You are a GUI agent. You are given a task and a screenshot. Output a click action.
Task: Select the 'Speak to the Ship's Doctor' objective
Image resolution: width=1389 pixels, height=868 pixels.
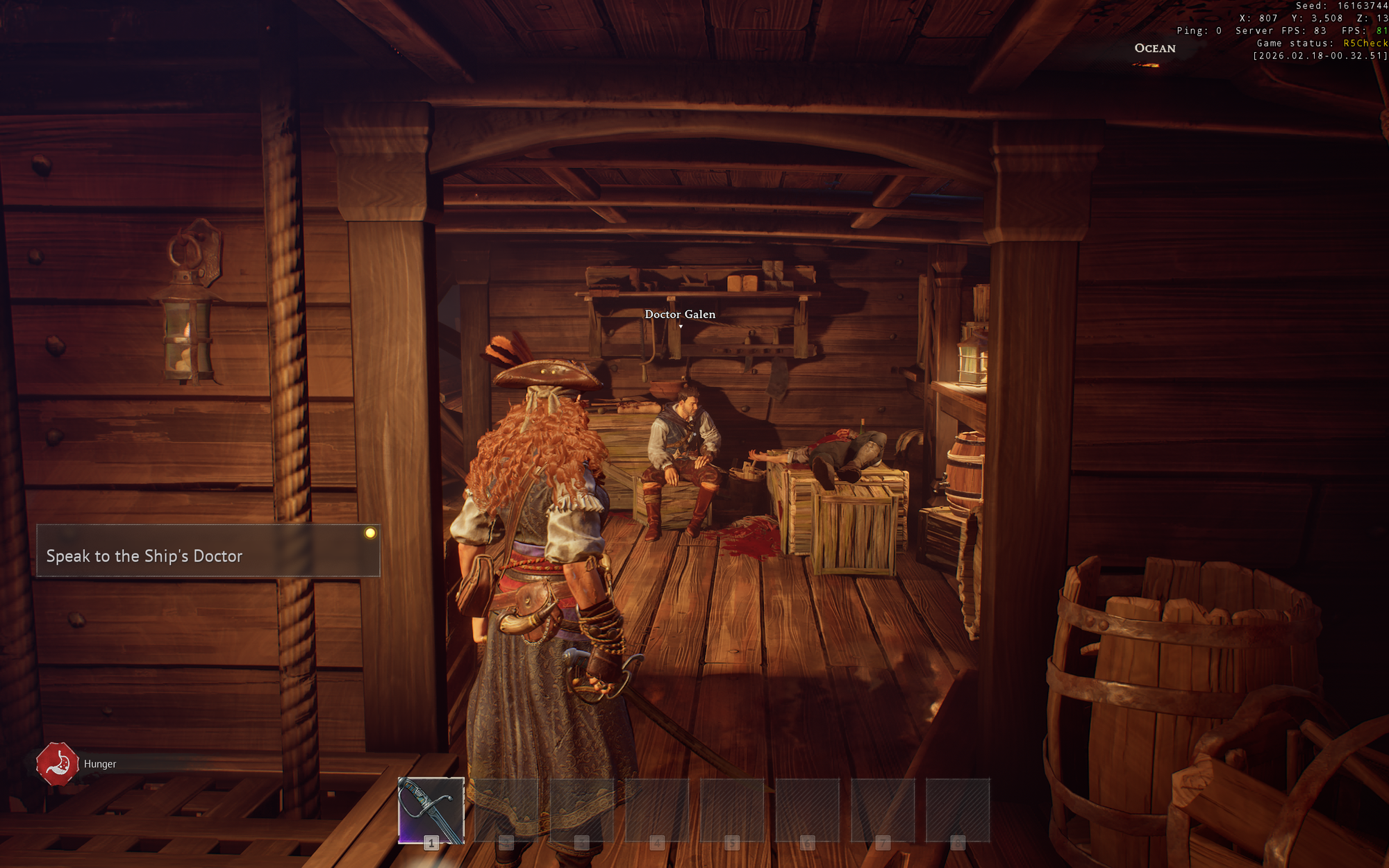(x=144, y=556)
